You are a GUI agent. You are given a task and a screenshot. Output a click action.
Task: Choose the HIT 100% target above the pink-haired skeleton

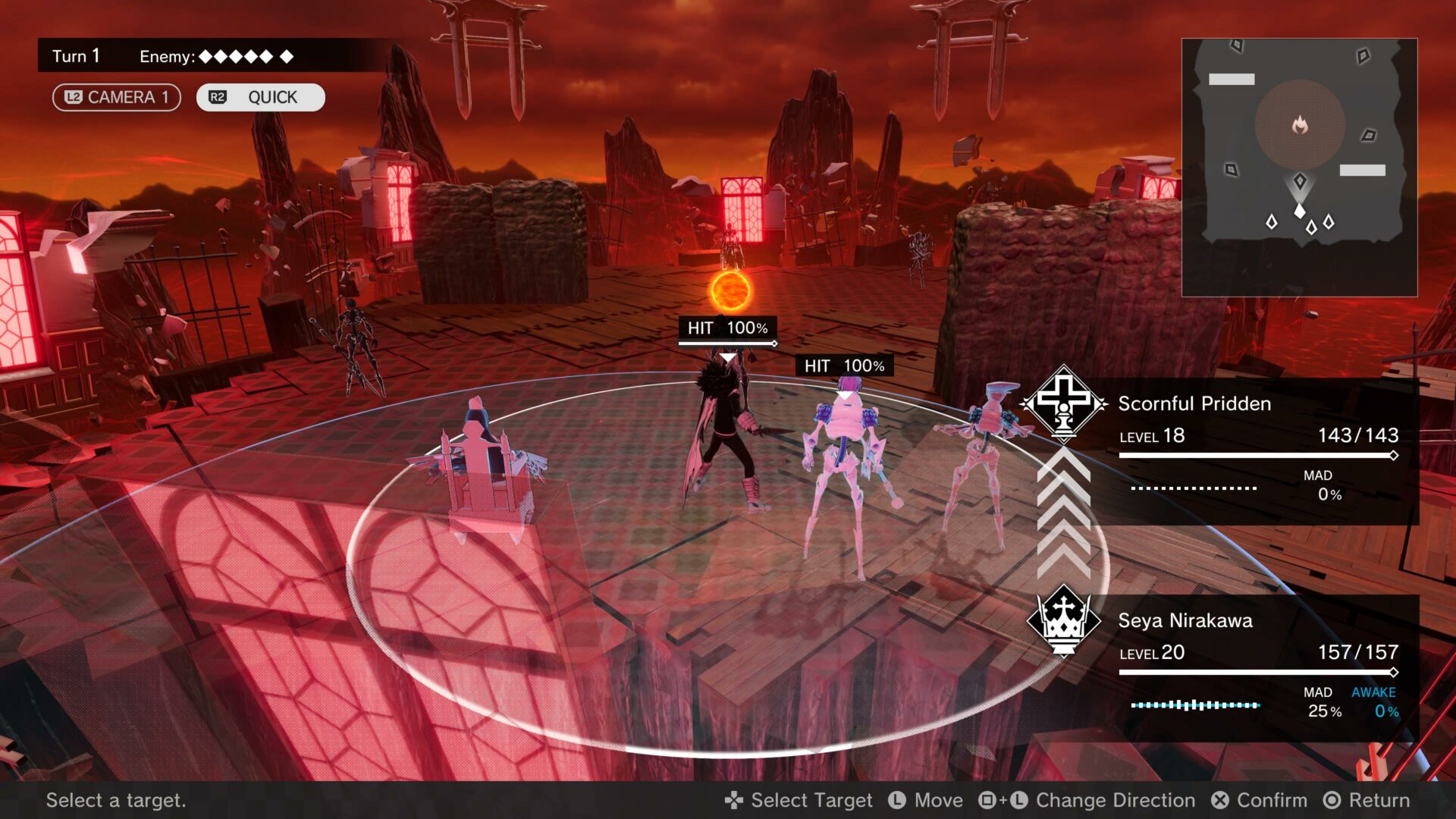point(844,366)
